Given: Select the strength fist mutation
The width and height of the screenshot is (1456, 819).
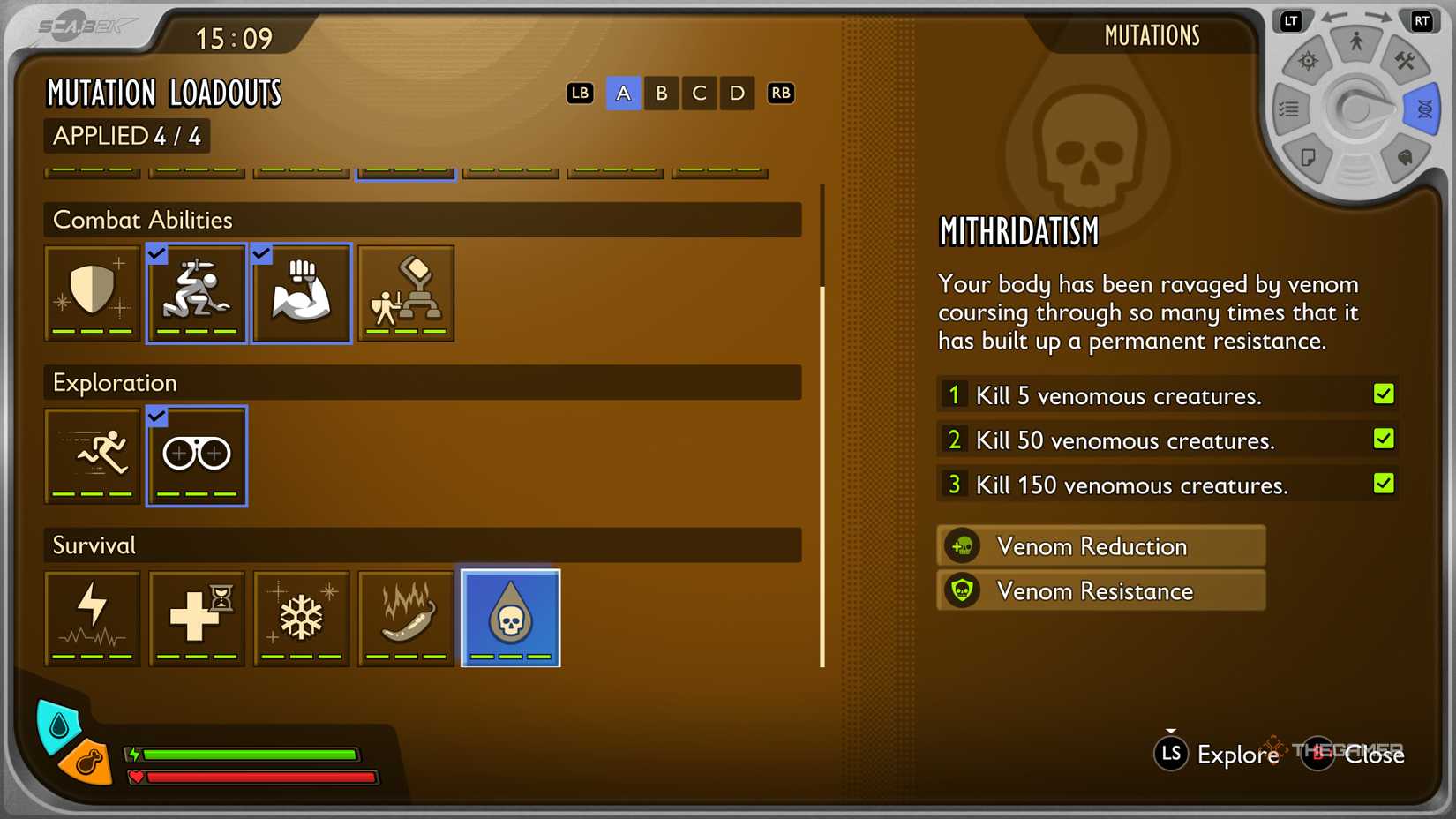Looking at the screenshot, I should point(301,292).
